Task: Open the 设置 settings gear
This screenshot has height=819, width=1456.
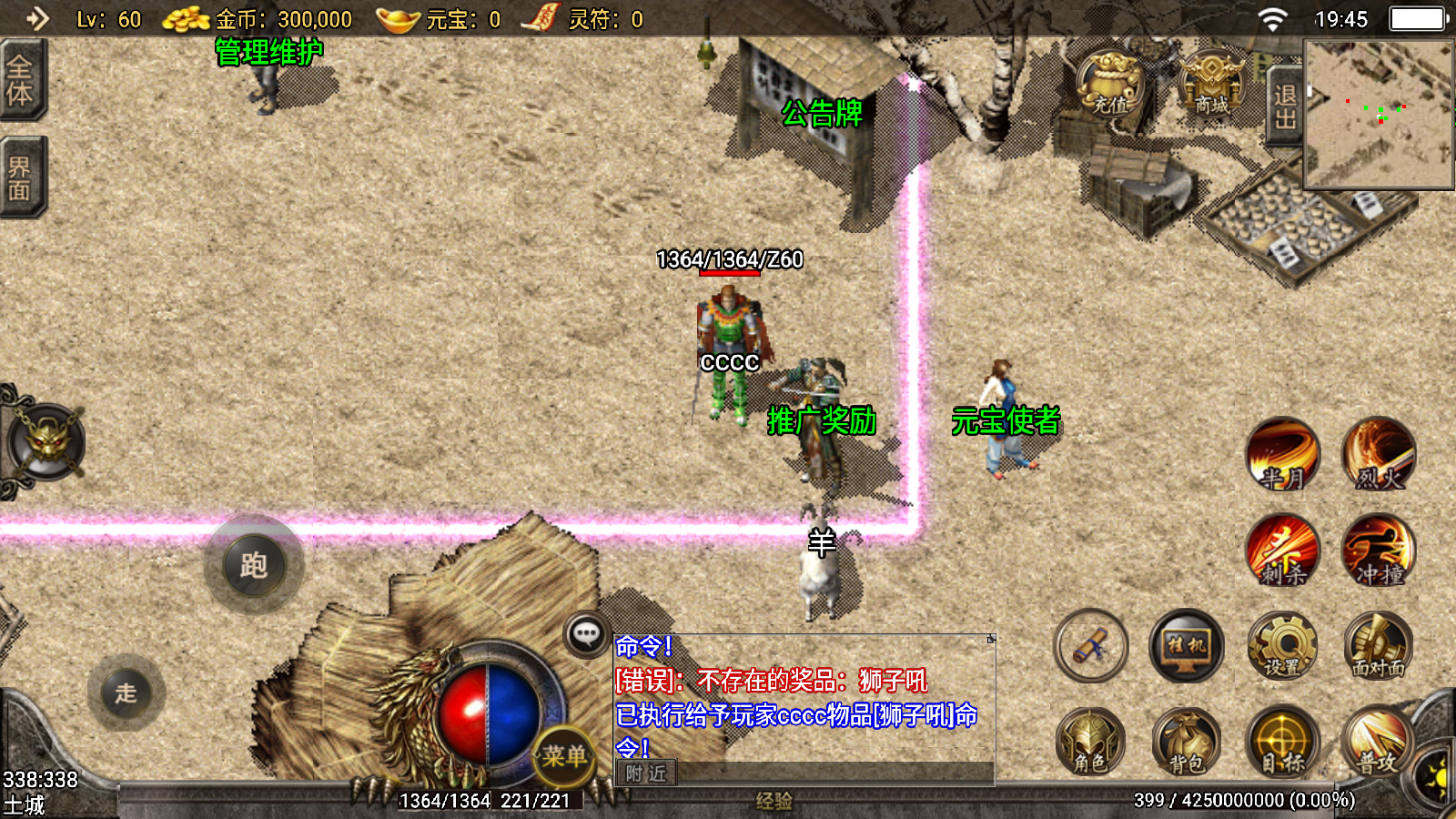Action: pos(1283,646)
